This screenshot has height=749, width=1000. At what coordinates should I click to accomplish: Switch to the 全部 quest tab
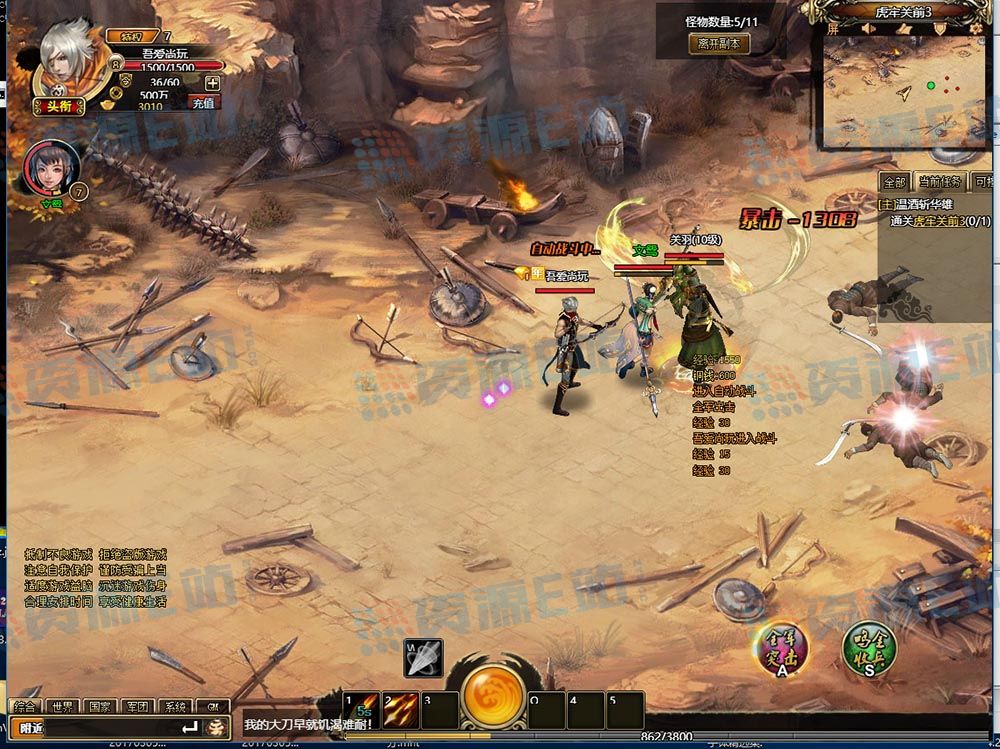[894, 182]
